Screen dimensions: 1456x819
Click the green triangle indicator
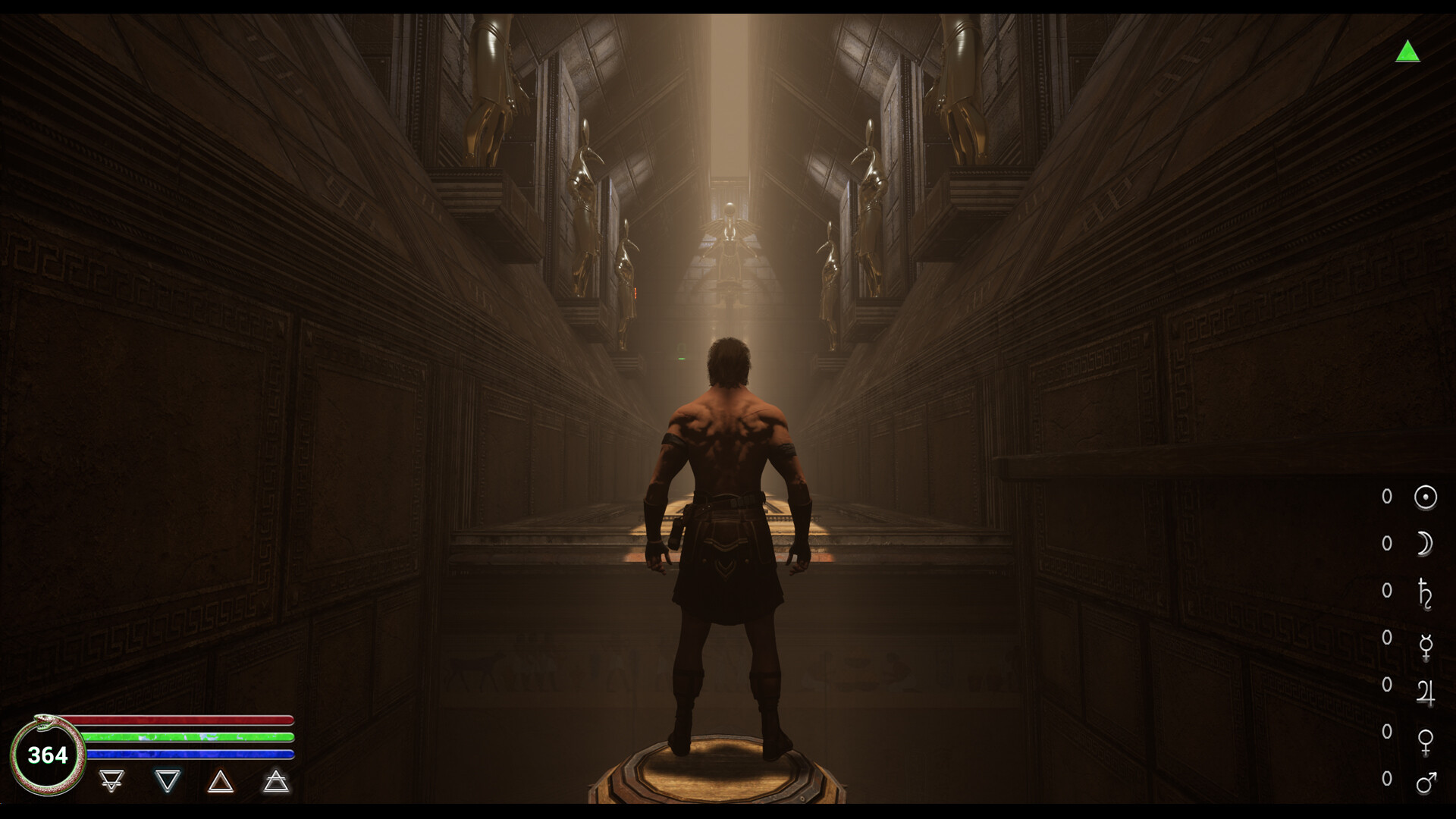(1407, 52)
